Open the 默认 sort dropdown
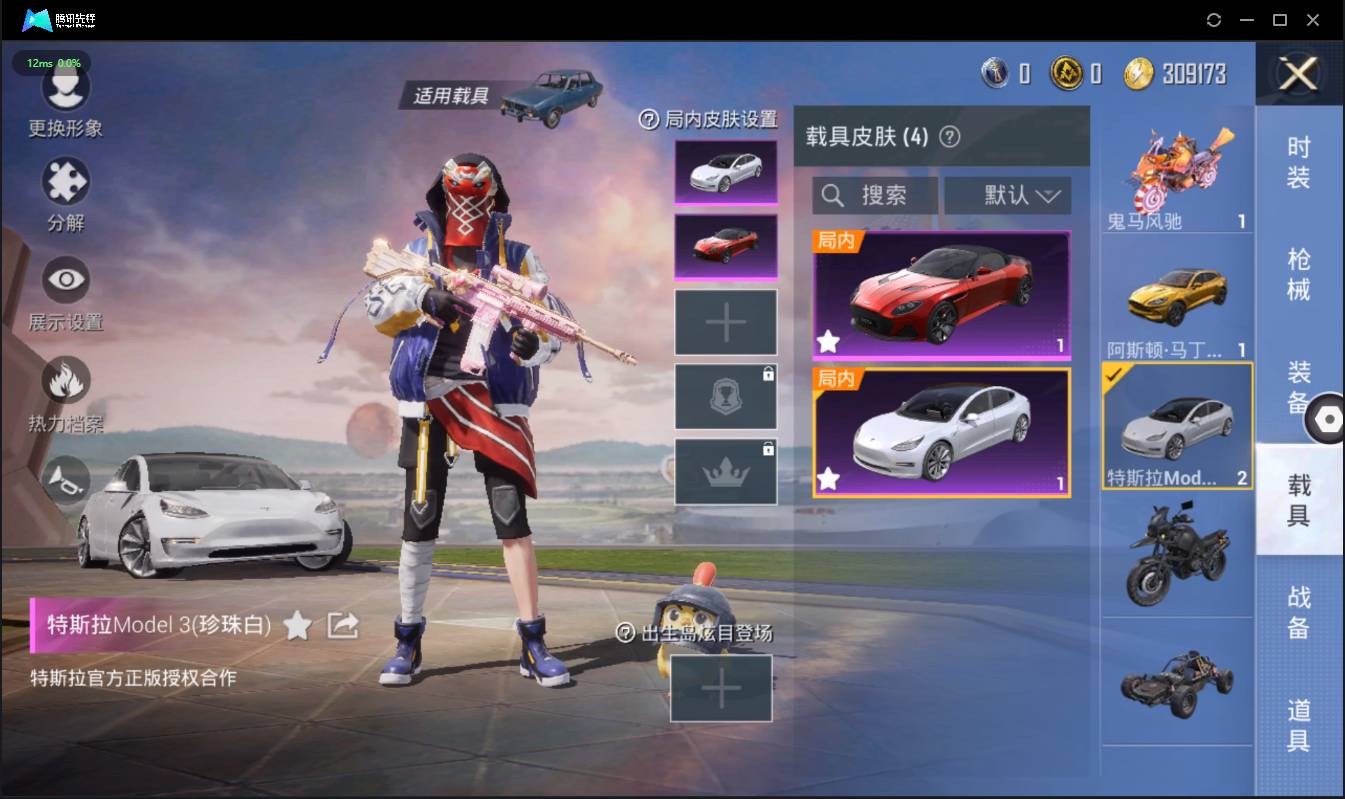The width and height of the screenshot is (1345, 799). tap(1007, 196)
